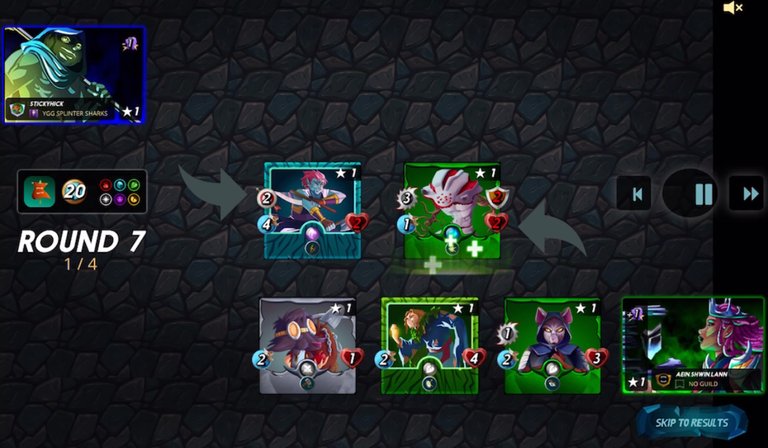Pause the battle playback

point(704,193)
